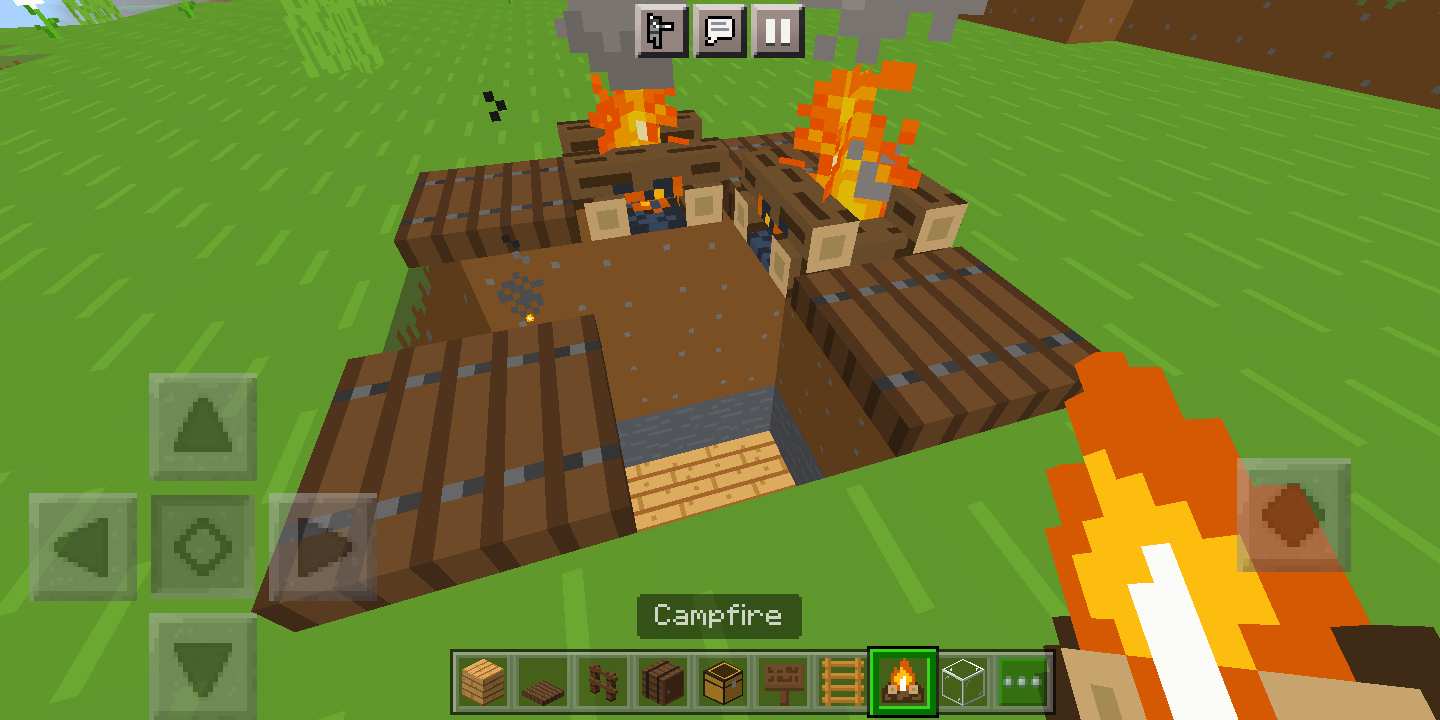Select the glass block in the hotbar
1440x720 pixels.
coord(965,680)
